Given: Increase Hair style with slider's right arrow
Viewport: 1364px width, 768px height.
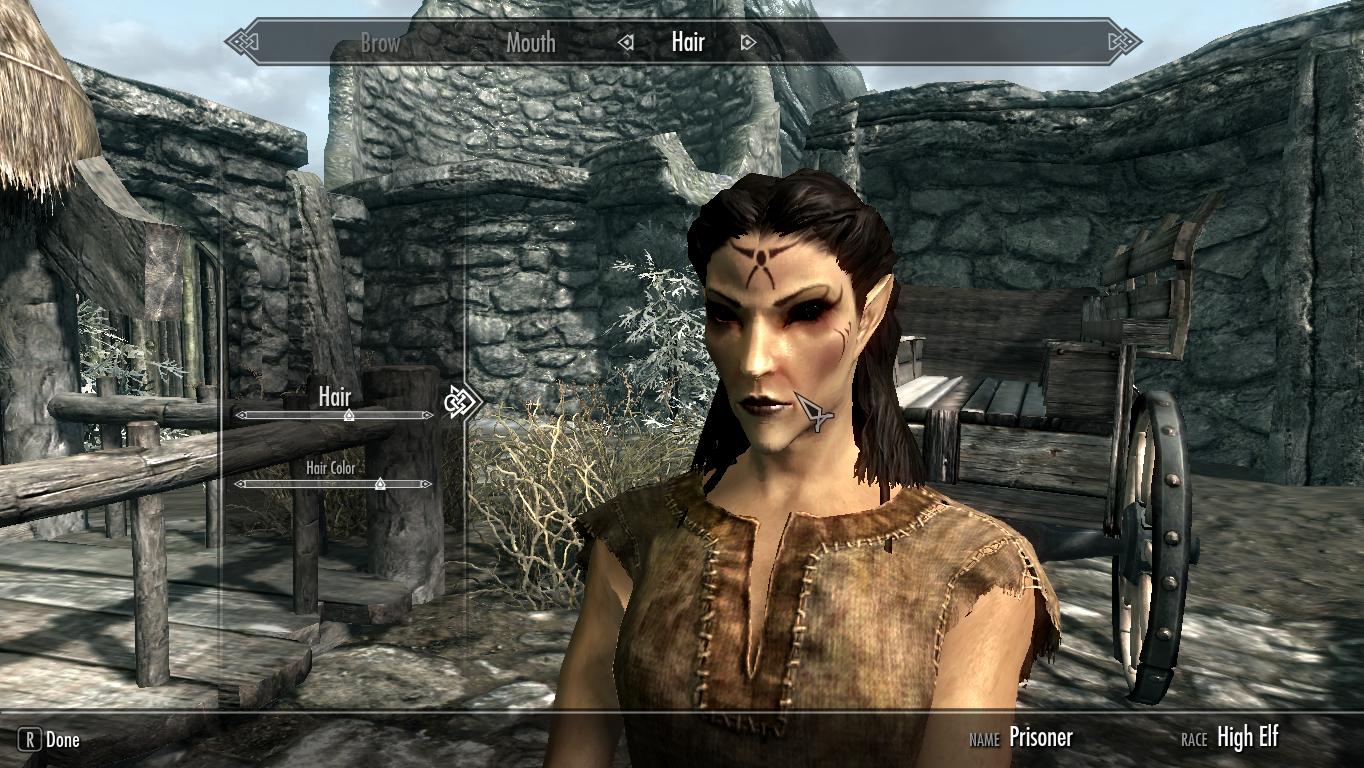Looking at the screenshot, I should (x=428, y=415).
